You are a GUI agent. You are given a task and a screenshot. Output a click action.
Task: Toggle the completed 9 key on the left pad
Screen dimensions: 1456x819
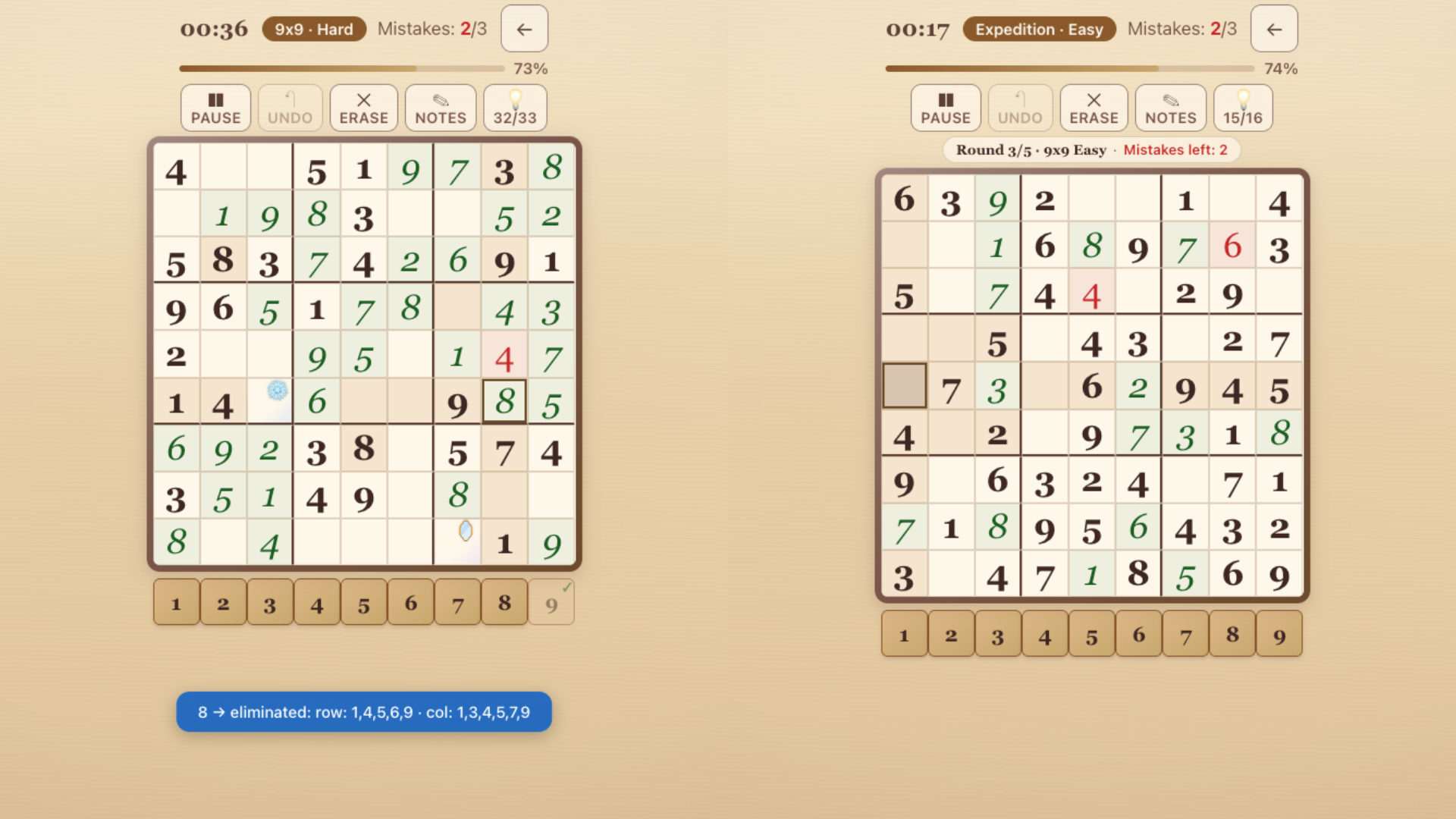(x=551, y=601)
